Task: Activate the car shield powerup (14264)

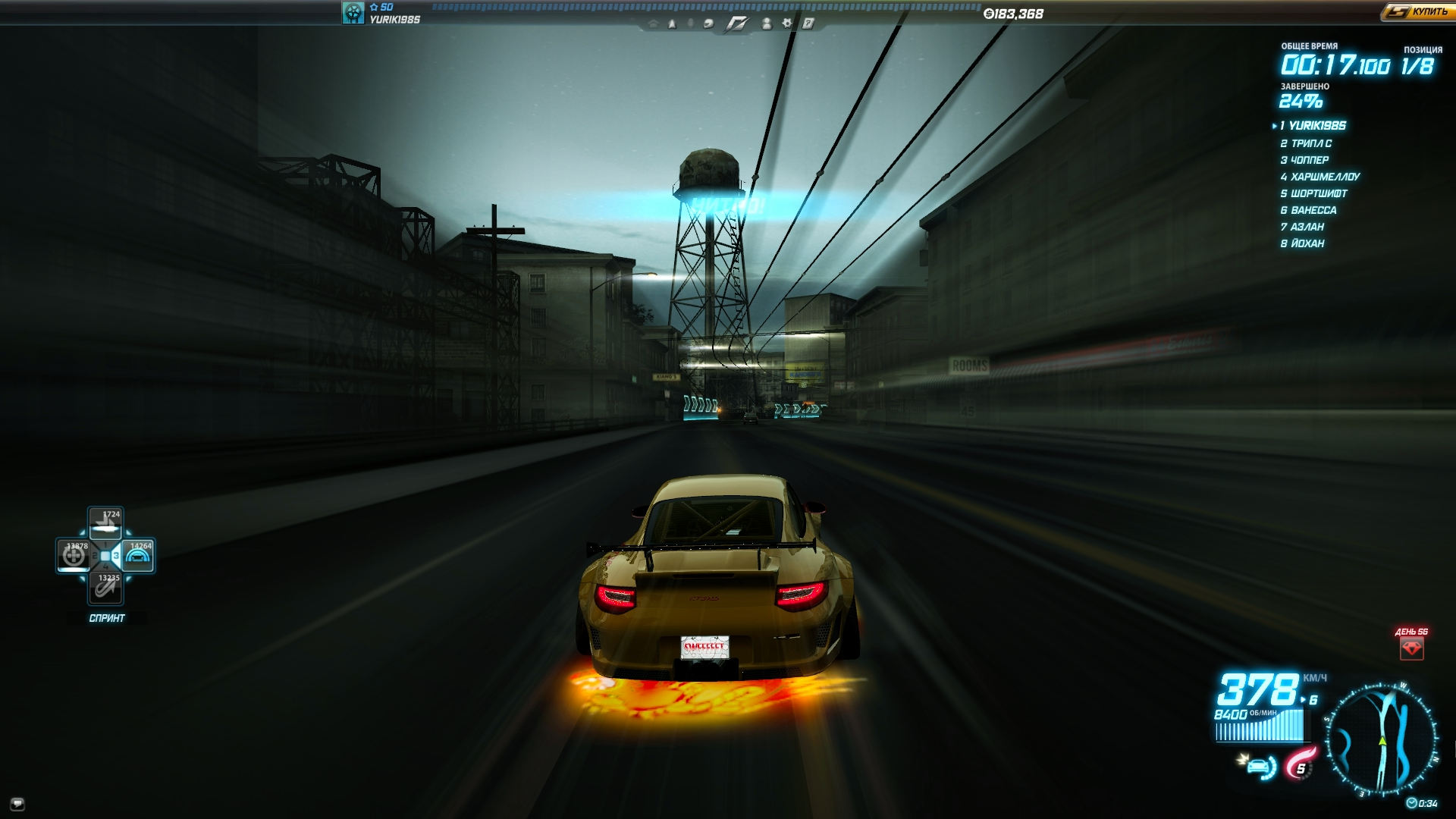Action: pyautogui.click(x=138, y=556)
